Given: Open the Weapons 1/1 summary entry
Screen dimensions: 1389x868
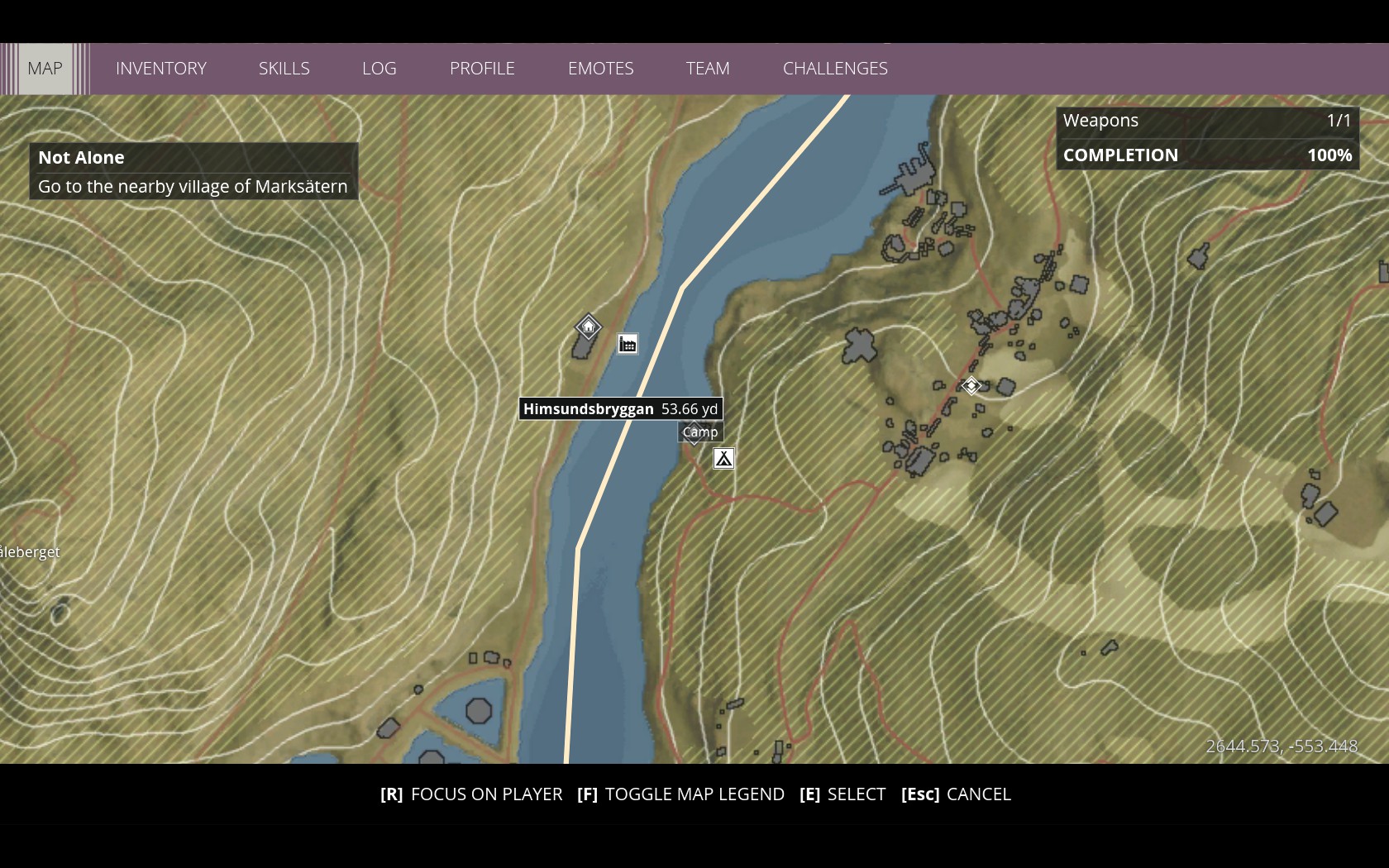Looking at the screenshot, I should (x=1206, y=120).
